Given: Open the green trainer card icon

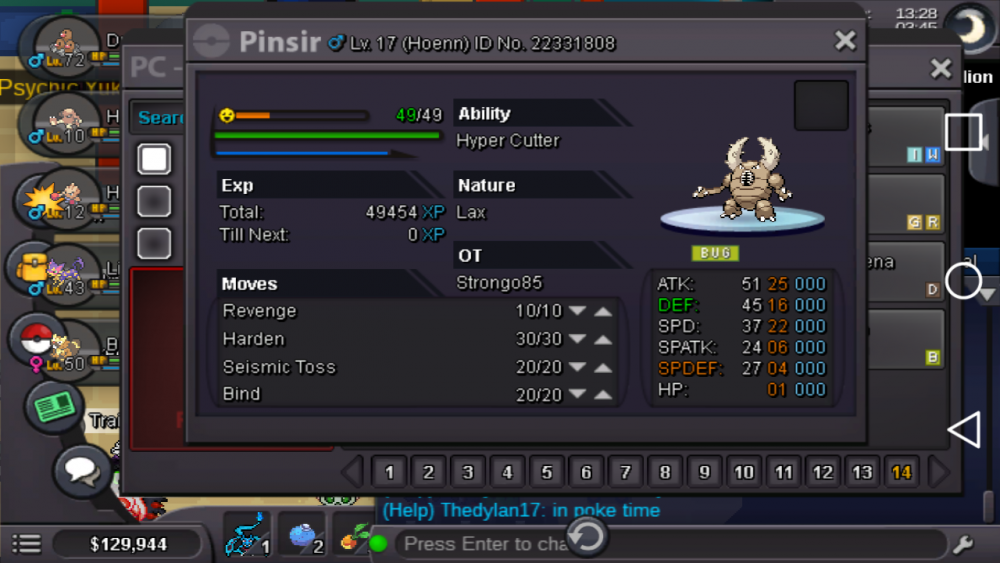Looking at the screenshot, I should (x=52, y=408).
